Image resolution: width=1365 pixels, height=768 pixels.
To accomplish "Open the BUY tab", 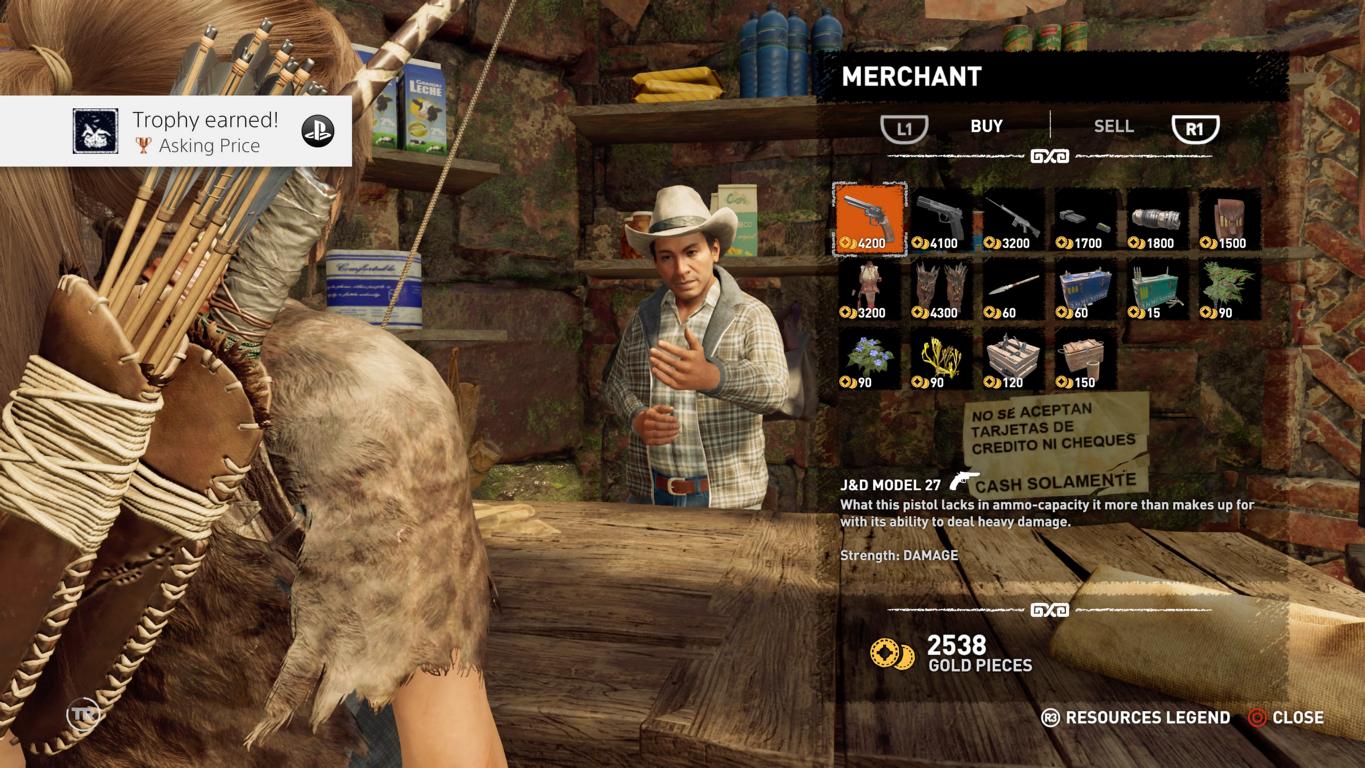I will point(986,126).
